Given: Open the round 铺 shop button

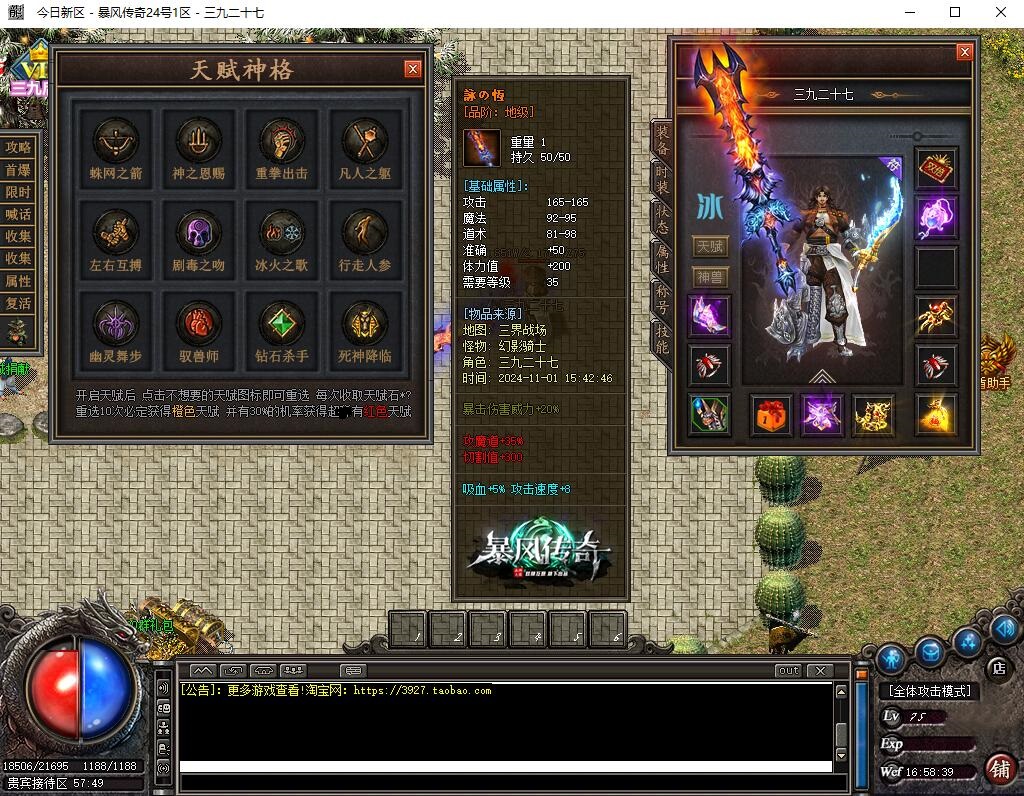Looking at the screenshot, I should click(x=998, y=769).
